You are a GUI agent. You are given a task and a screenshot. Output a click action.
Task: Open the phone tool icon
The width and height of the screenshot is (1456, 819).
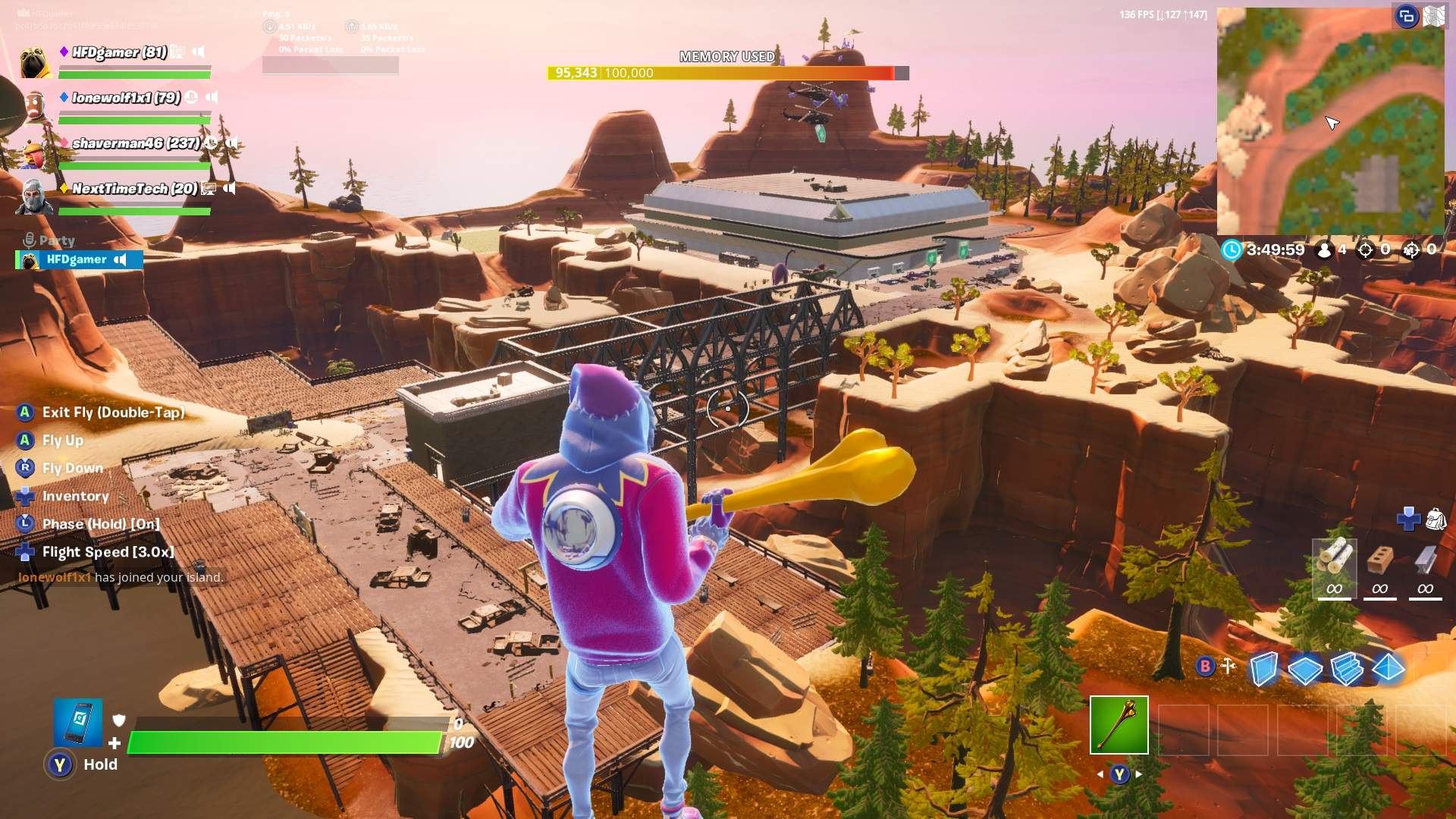click(78, 722)
